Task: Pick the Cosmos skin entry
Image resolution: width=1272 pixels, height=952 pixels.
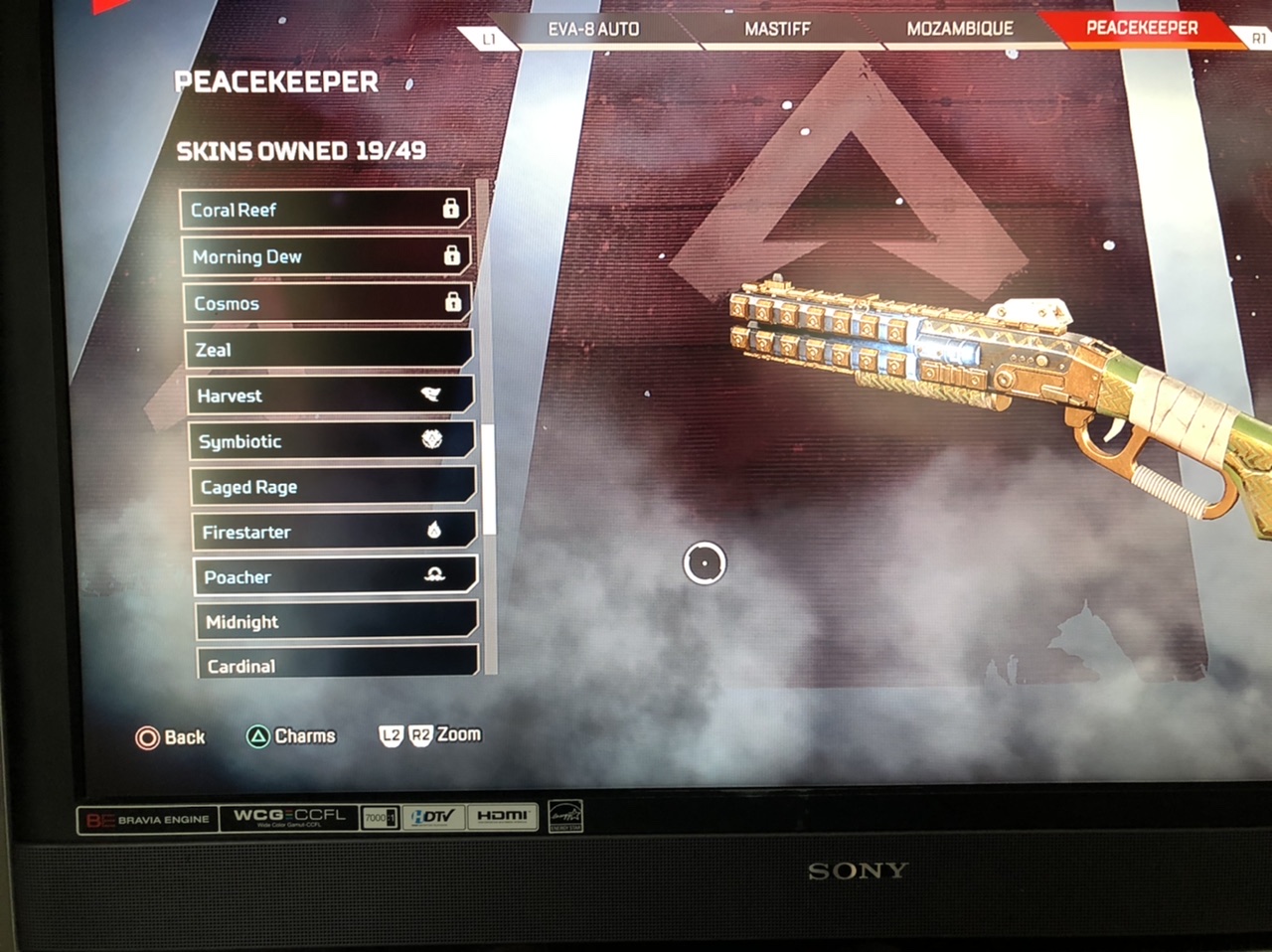Action: (x=327, y=303)
